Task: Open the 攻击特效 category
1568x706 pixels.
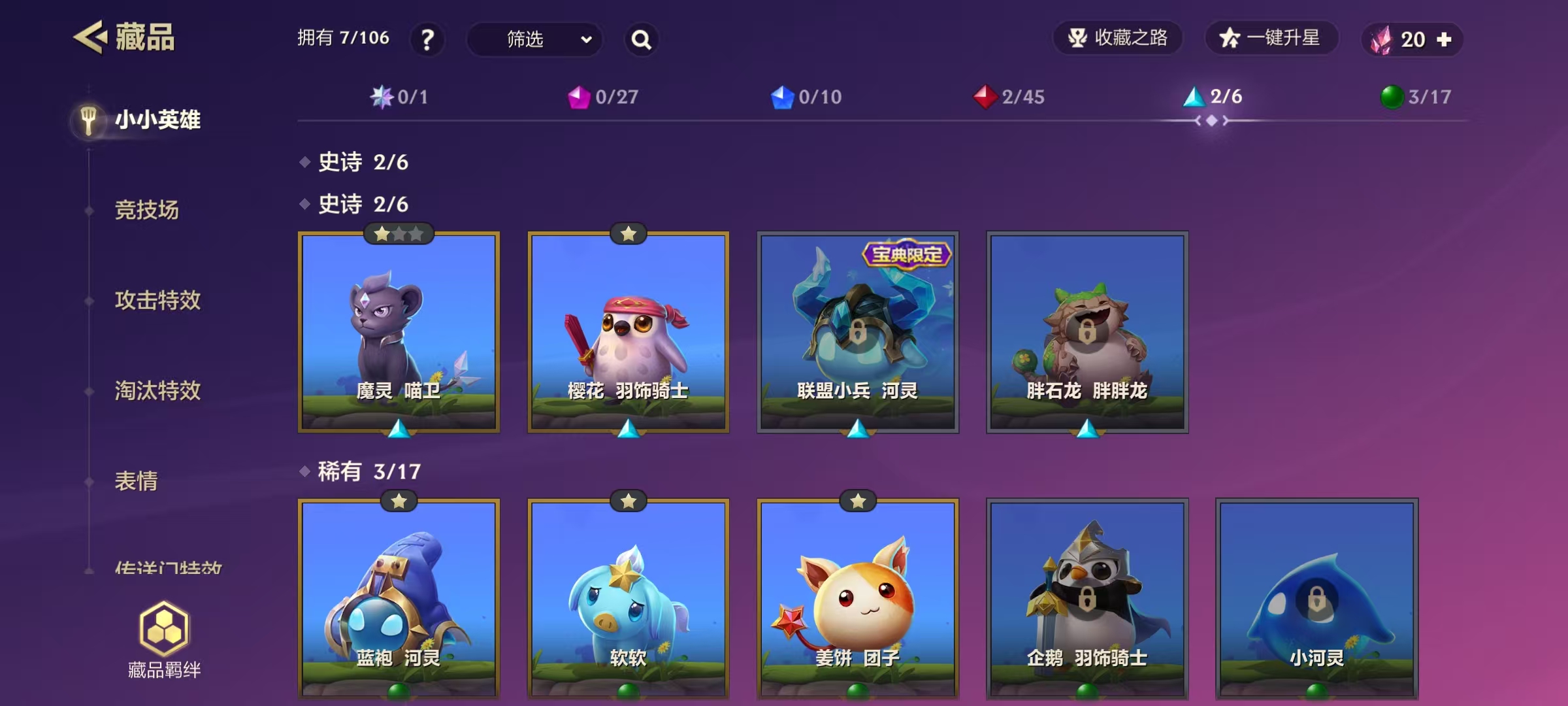Action: click(x=157, y=301)
